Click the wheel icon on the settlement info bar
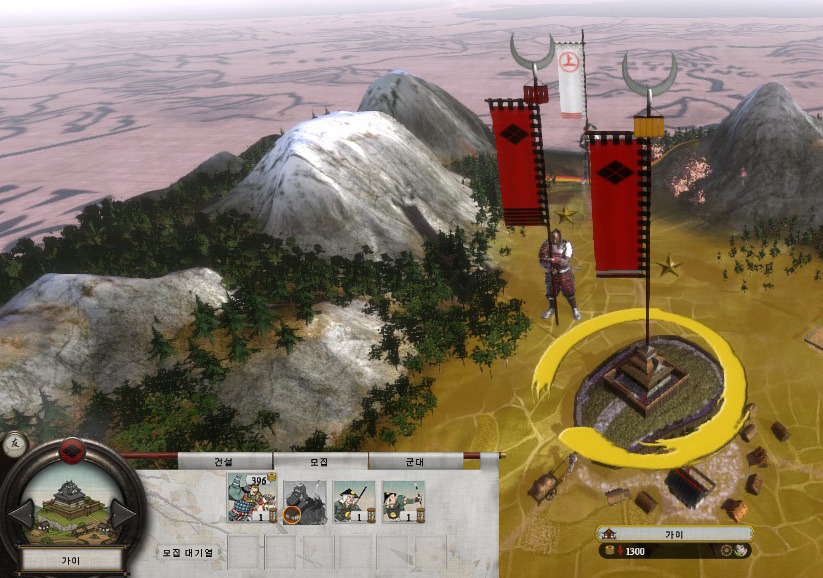Screen dimensions: 823x578 click(x=726, y=551)
